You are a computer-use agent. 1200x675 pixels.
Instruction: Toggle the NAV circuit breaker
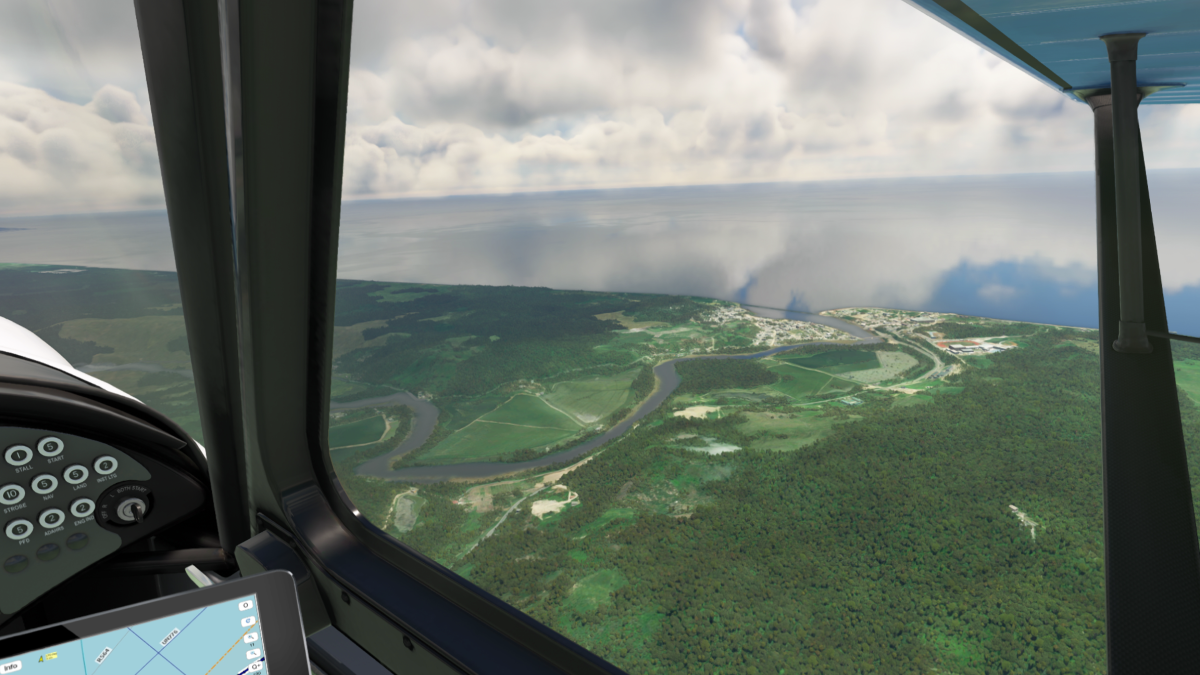44,485
